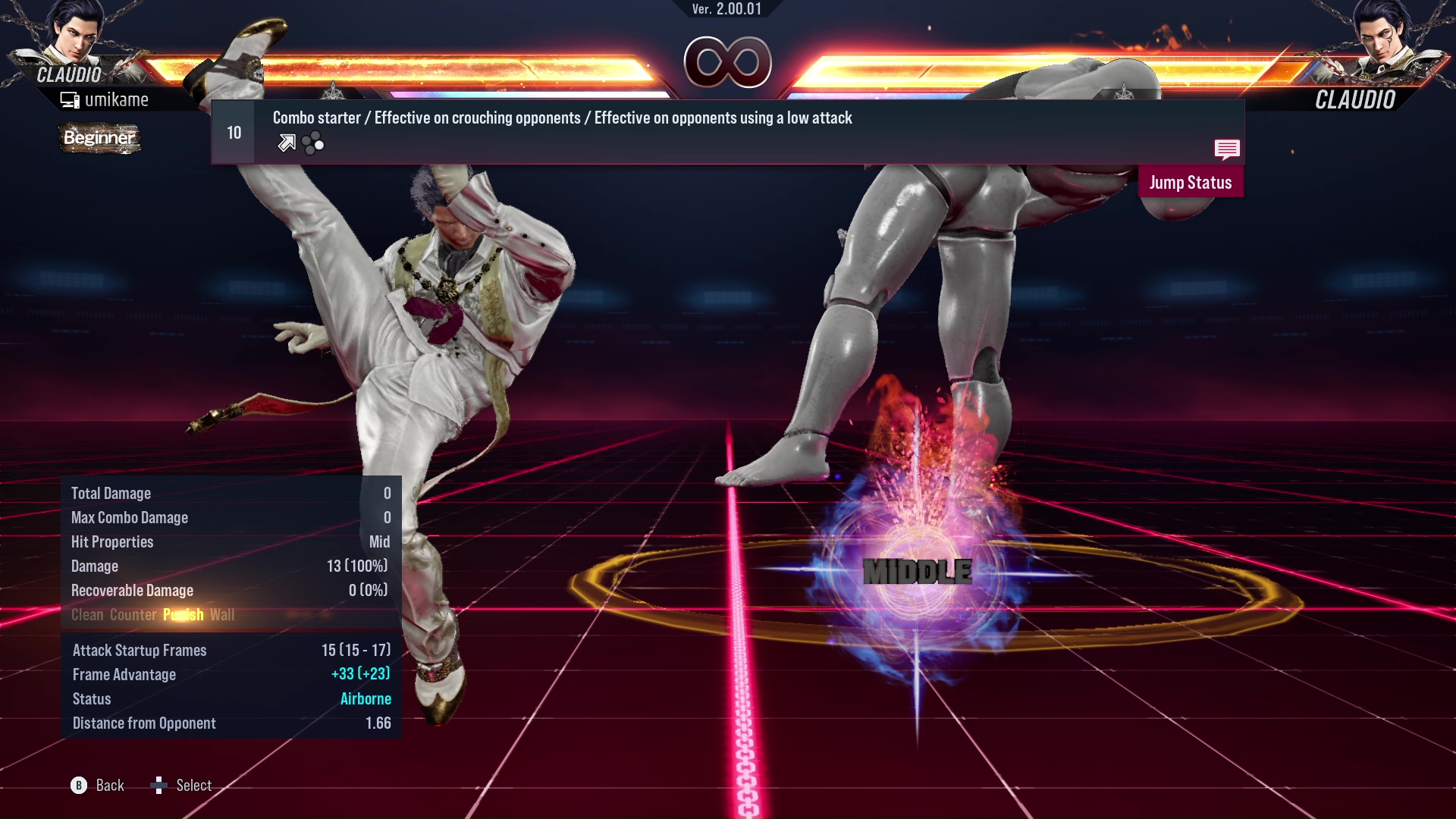The width and height of the screenshot is (1456, 819).
Task: Switch to the Beginner difficulty tab
Action: (99, 139)
